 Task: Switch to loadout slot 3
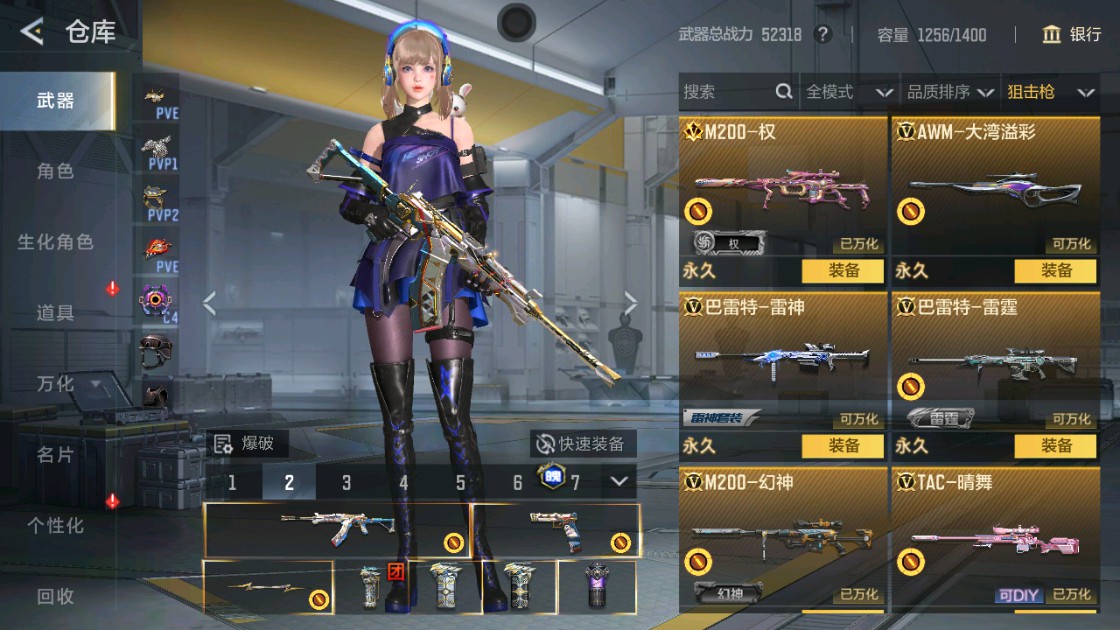point(346,483)
